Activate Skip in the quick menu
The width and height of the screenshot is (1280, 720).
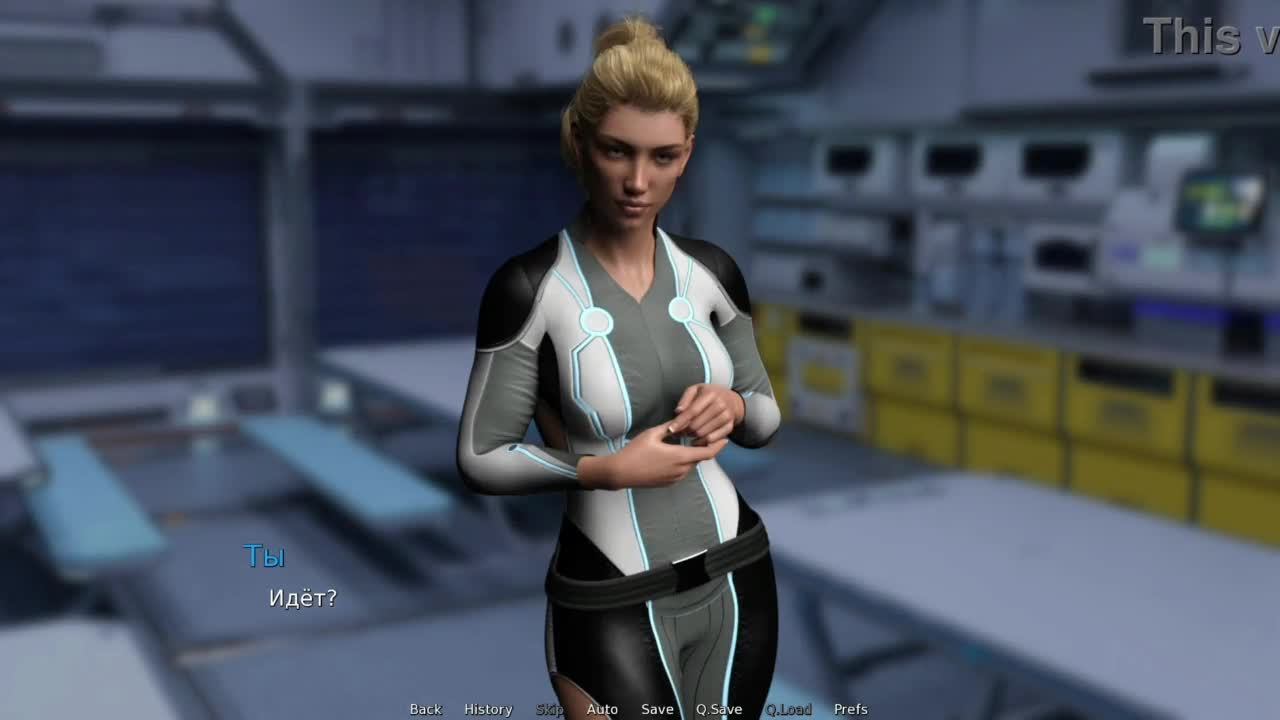[x=549, y=709]
